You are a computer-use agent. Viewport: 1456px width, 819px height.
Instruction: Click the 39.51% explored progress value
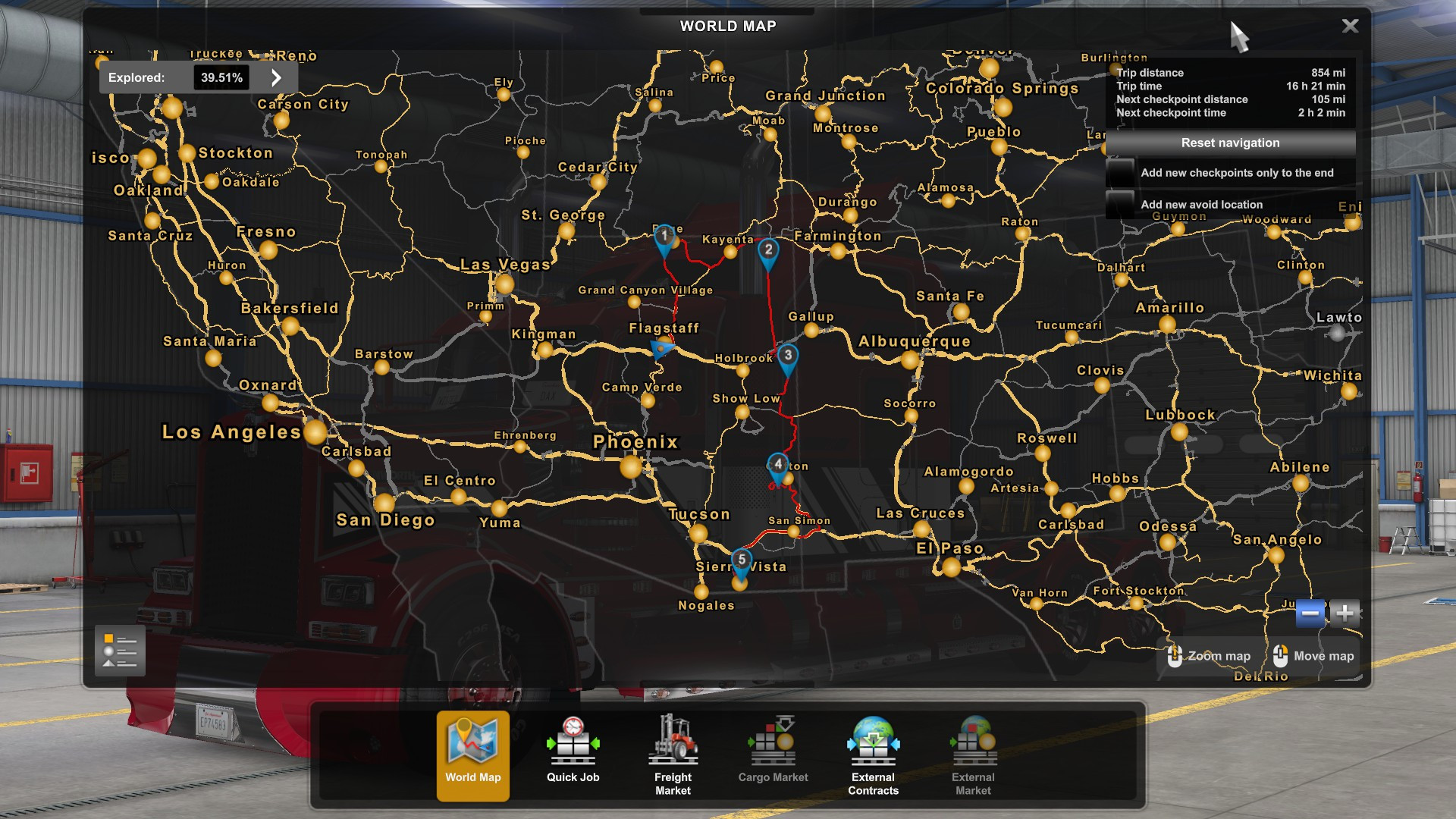point(221,77)
